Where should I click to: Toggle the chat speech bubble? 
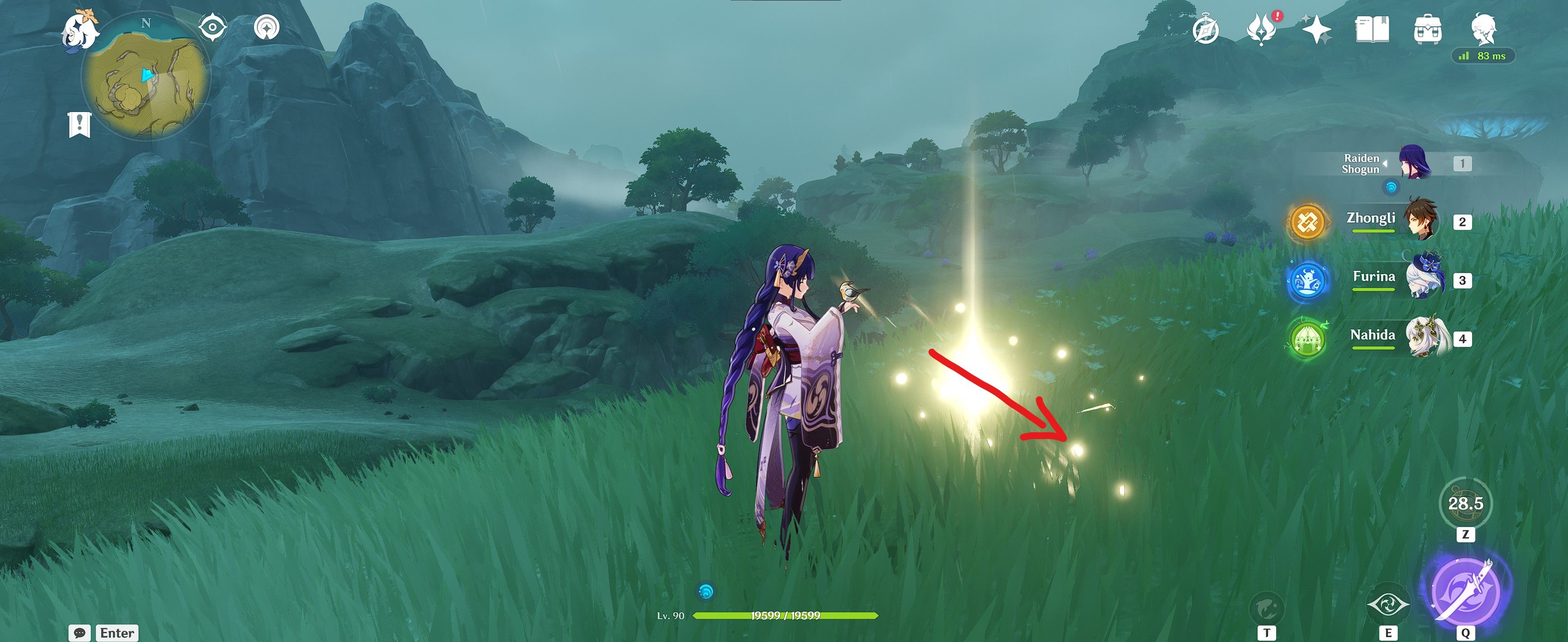[80, 633]
